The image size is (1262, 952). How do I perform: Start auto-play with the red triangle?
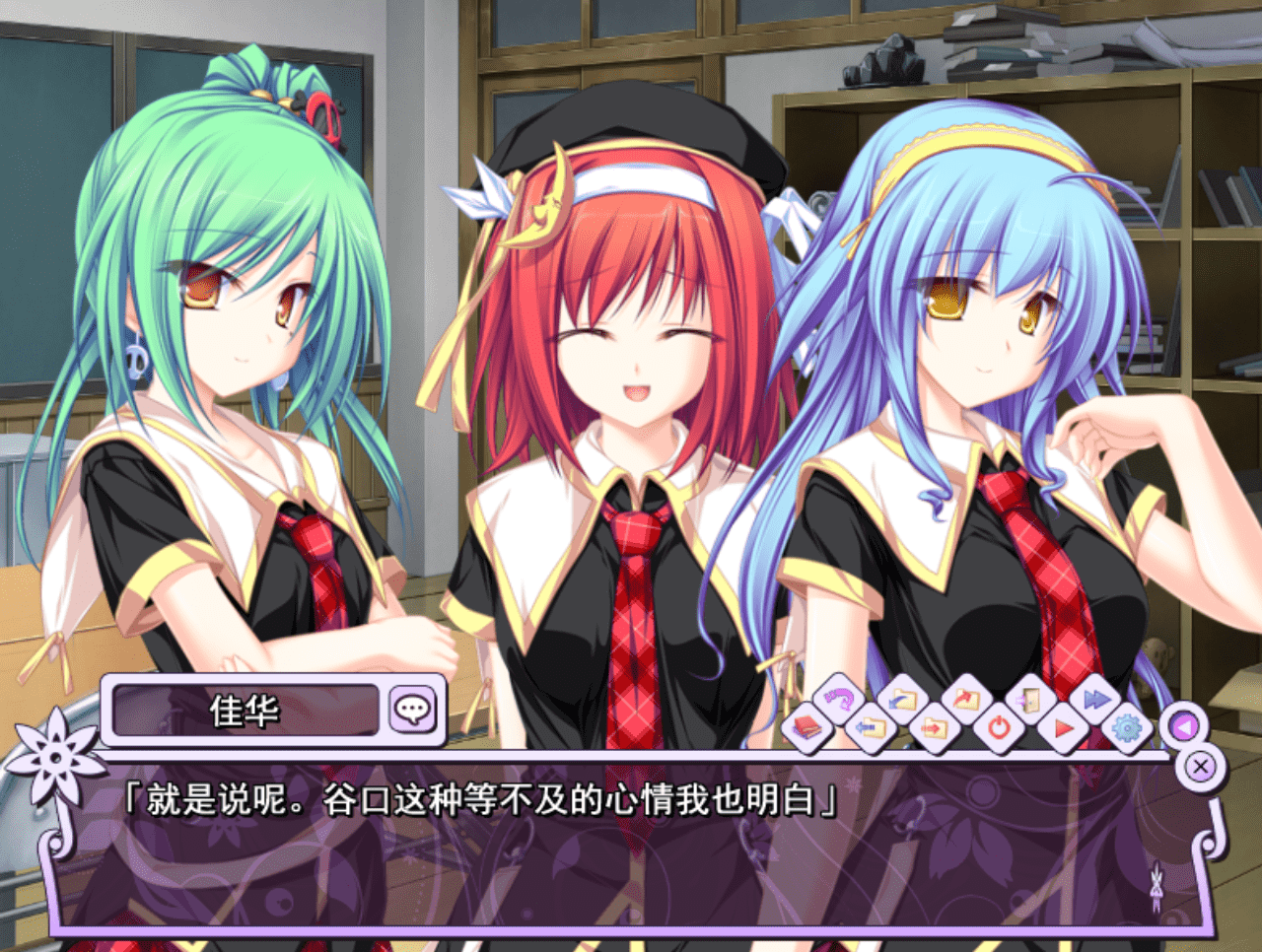tap(1063, 729)
